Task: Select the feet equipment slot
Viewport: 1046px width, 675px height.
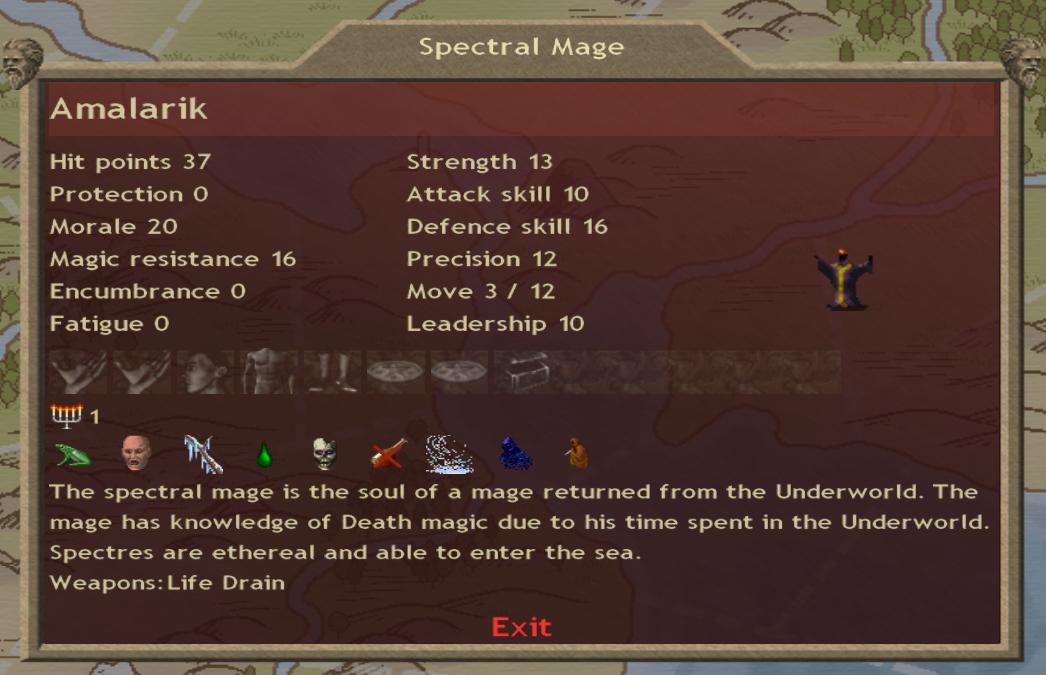Action: pos(333,371)
